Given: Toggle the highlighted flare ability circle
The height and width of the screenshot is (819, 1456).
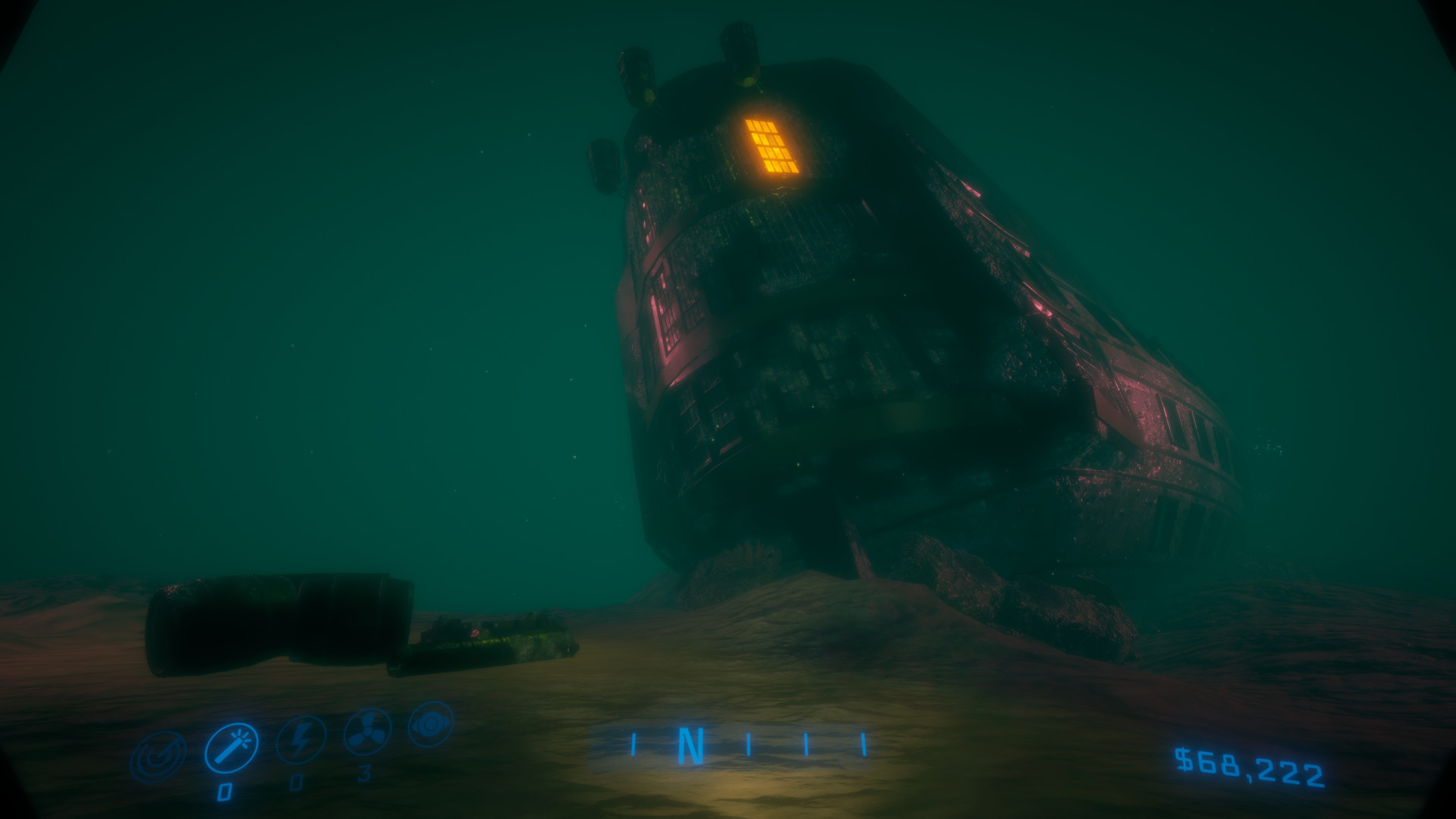Looking at the screenshot, I should pyautogui.click(x=231, y=747).
